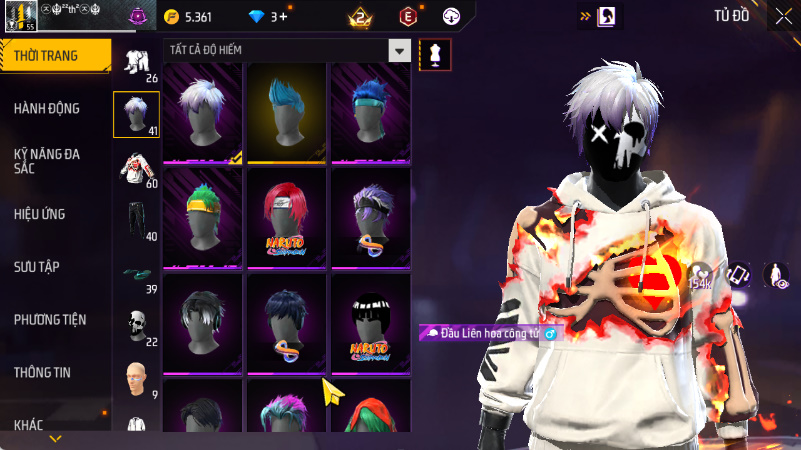This screenshot has height=450, width=801.
Task: Show the PHƯƠNG TIỆN vehicles tab
Action: click(x=50, y=320)
